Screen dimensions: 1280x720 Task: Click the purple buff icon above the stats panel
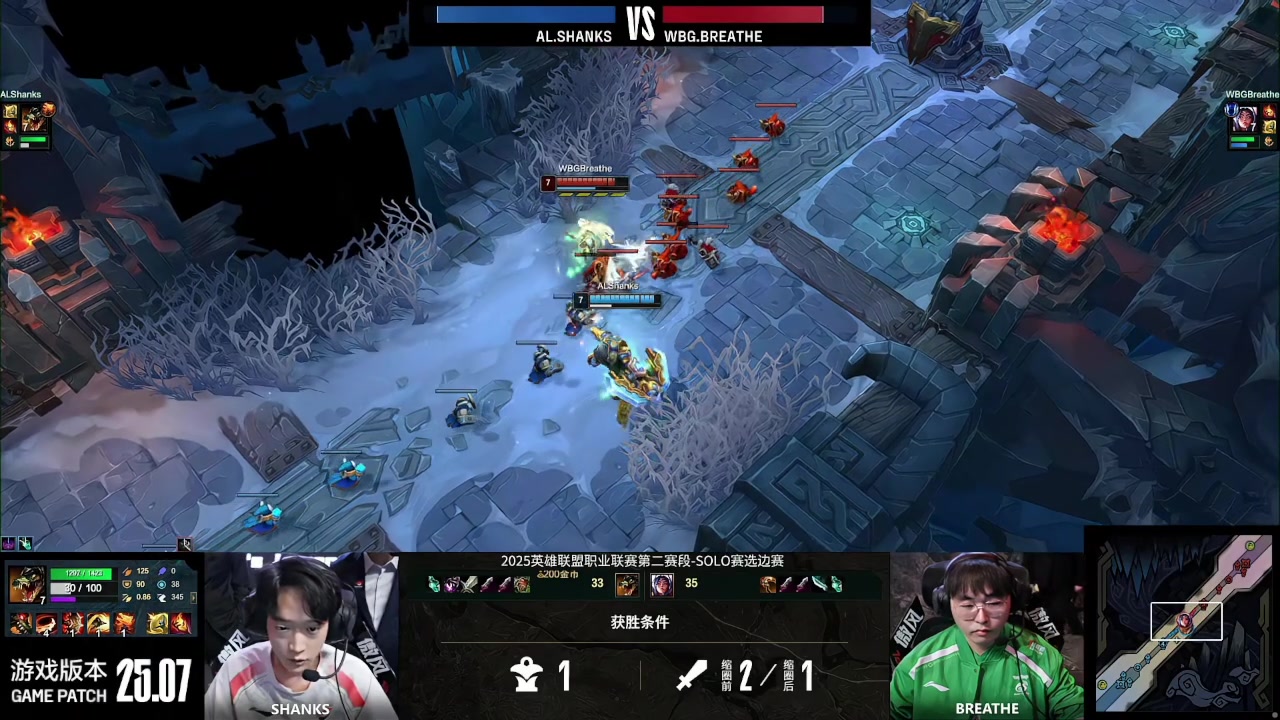point(9,544)
